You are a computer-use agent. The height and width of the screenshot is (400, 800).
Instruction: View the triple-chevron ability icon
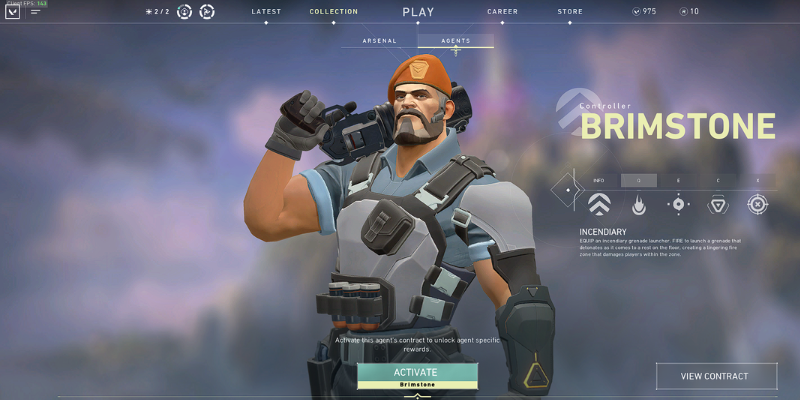pyautogui.click(x=598, y=205)
